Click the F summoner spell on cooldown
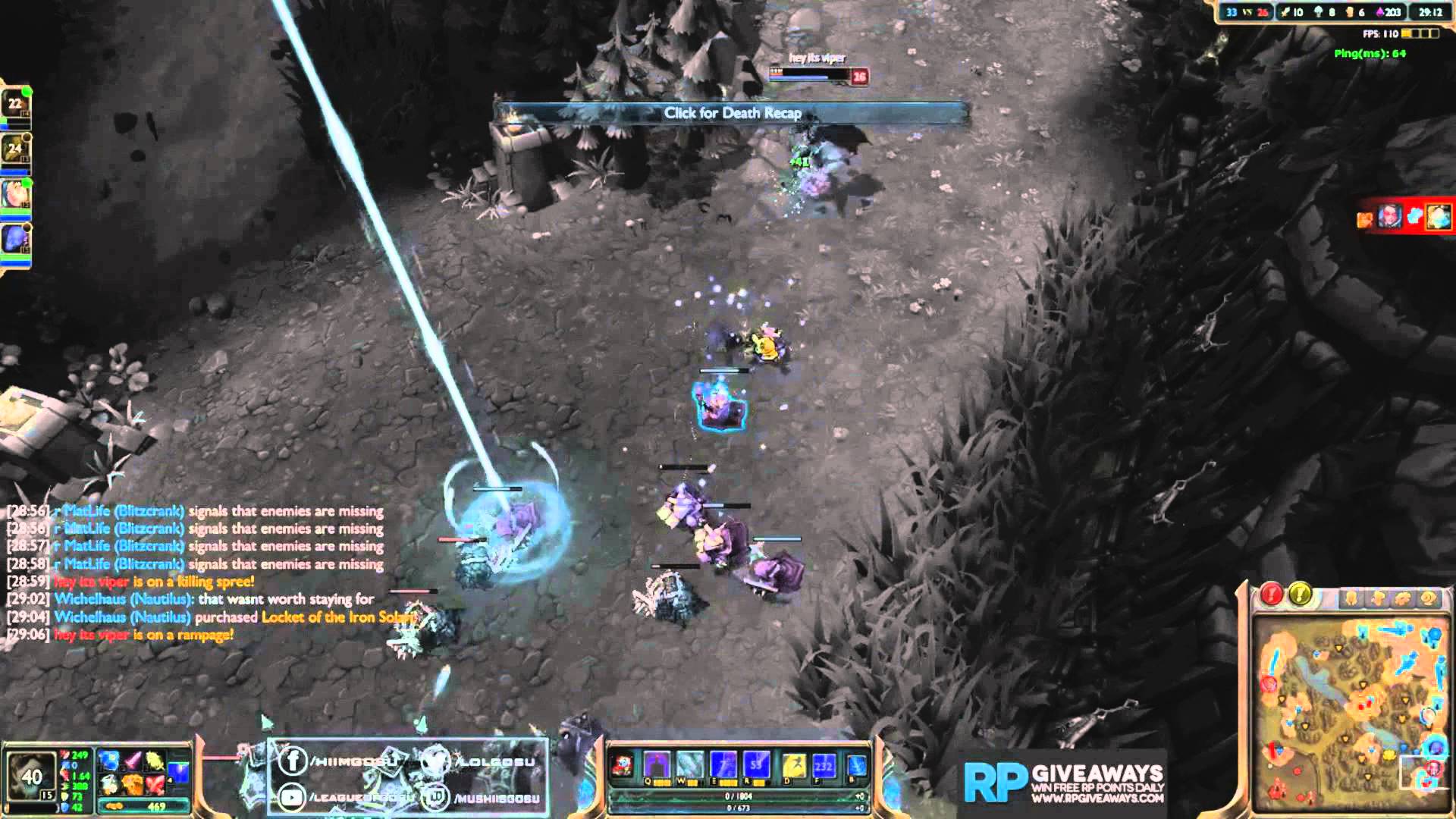Viewport: 1456px width, 819px height. [824, 766]
